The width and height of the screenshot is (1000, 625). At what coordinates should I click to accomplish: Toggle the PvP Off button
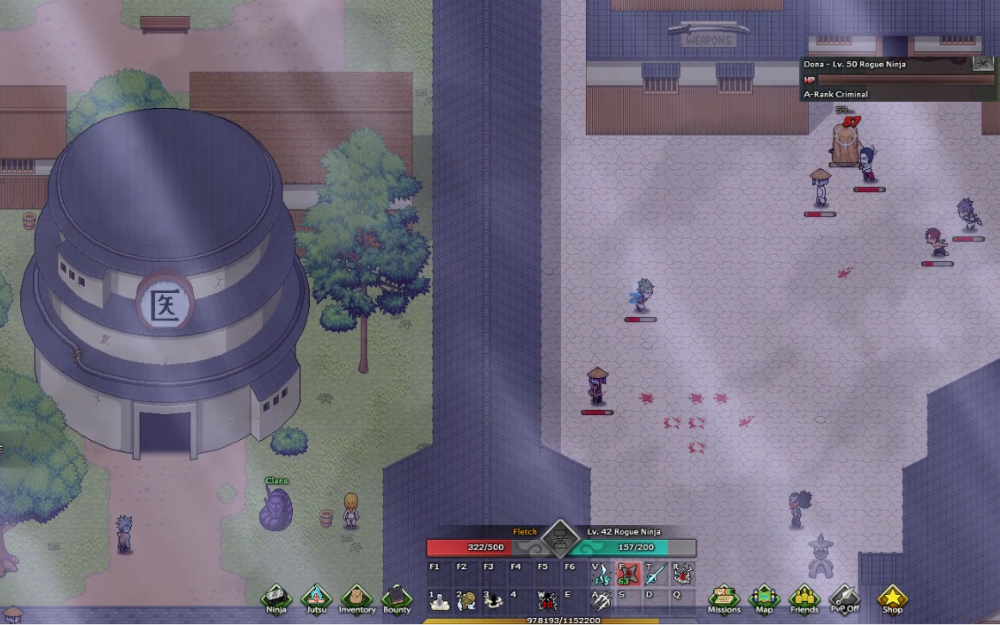tap(844, 598)
